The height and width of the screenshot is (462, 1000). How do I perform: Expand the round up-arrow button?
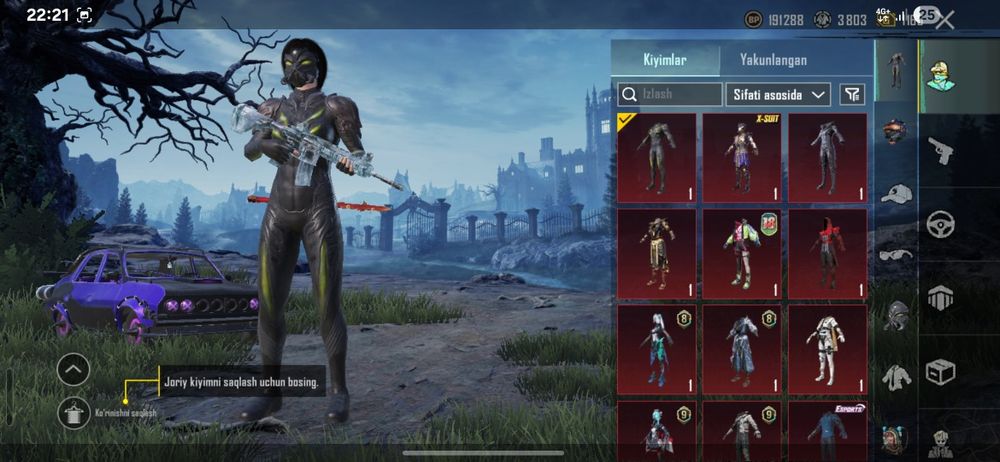point(74,369)
